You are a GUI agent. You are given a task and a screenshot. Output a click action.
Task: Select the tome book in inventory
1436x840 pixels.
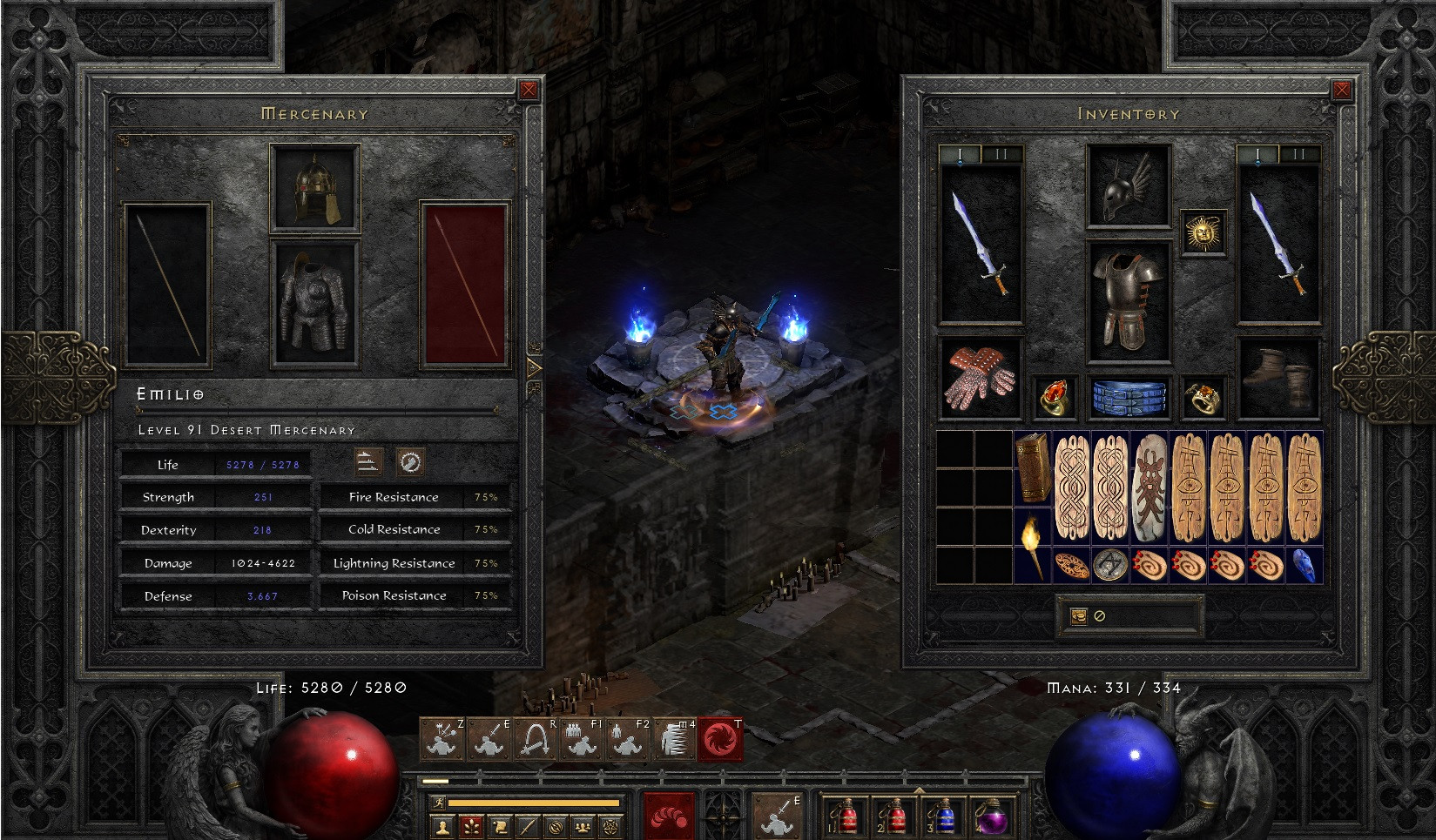(x=1033, y=467)
